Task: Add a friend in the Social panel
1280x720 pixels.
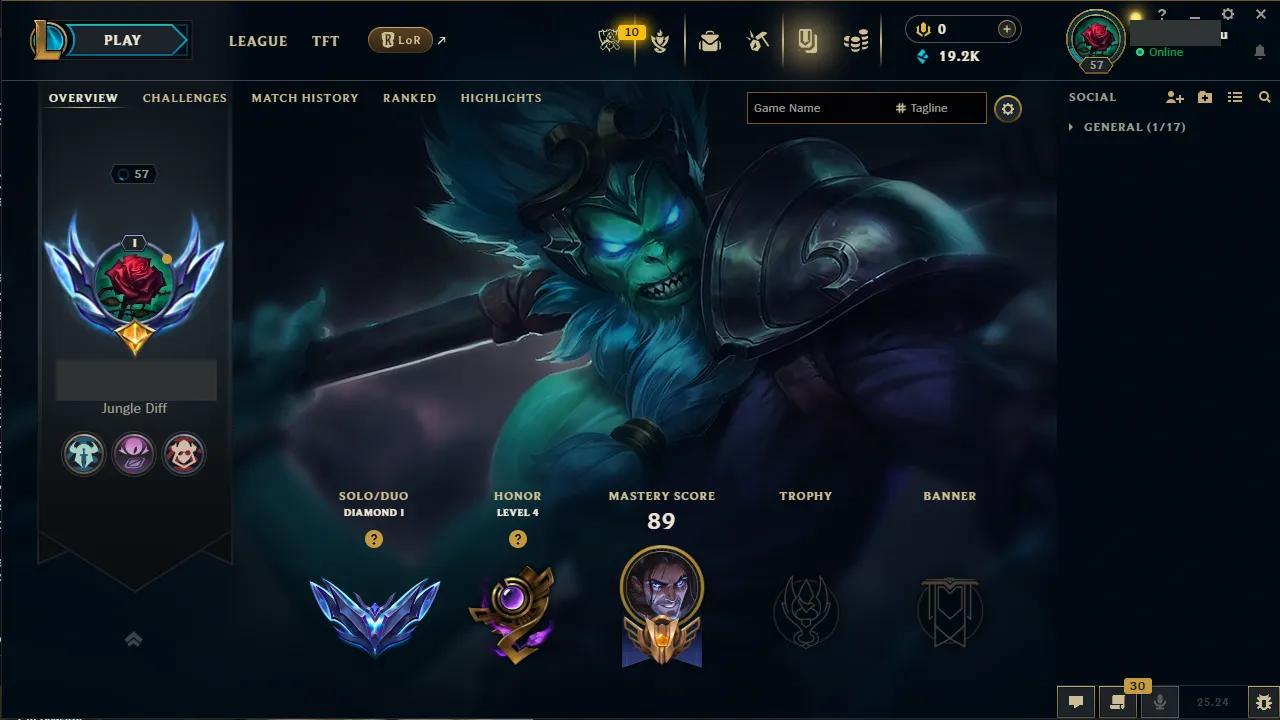Action: point(1174,97)
